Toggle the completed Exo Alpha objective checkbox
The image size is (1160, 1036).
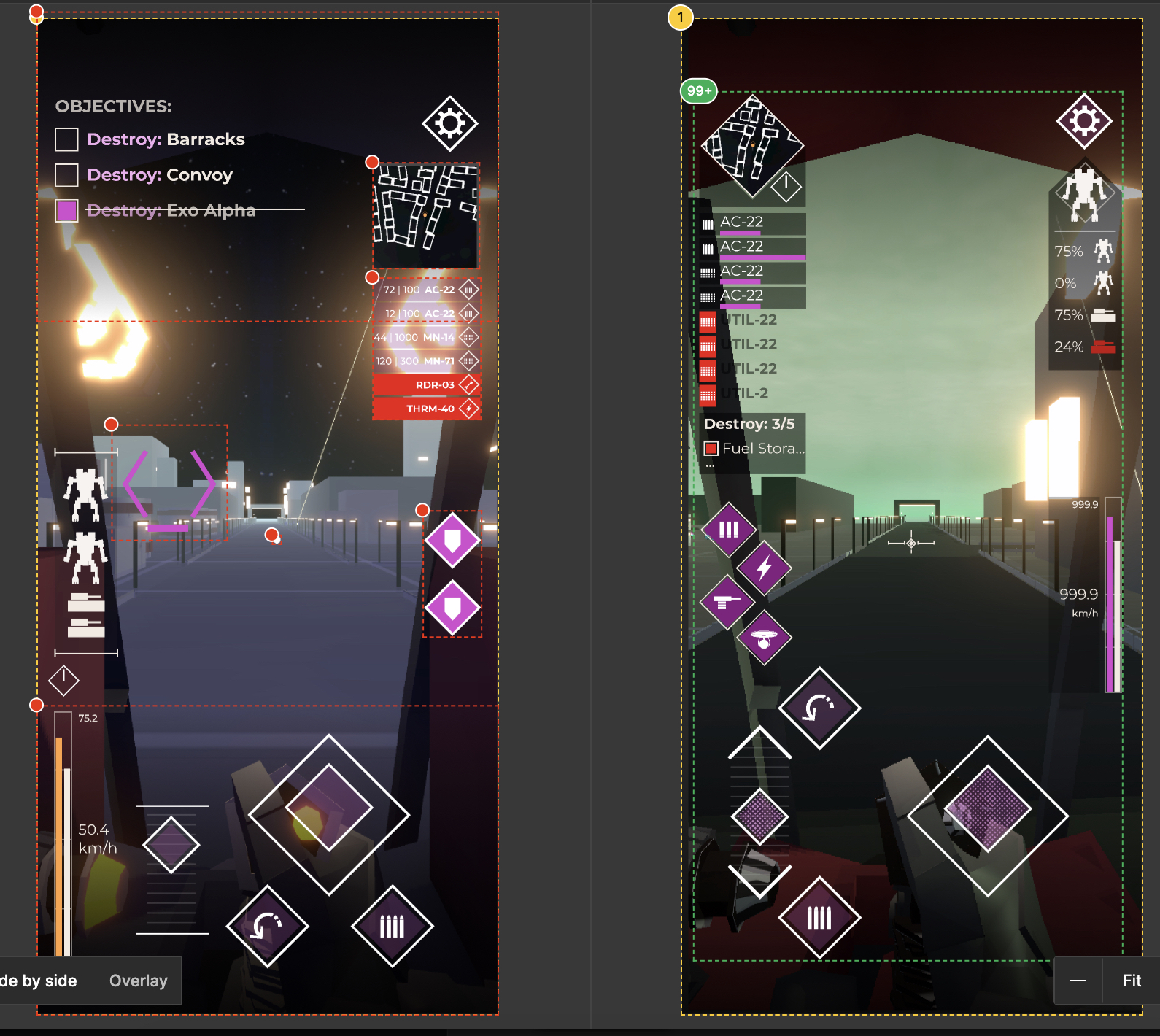pyautogui.click(x=66, y=211)
